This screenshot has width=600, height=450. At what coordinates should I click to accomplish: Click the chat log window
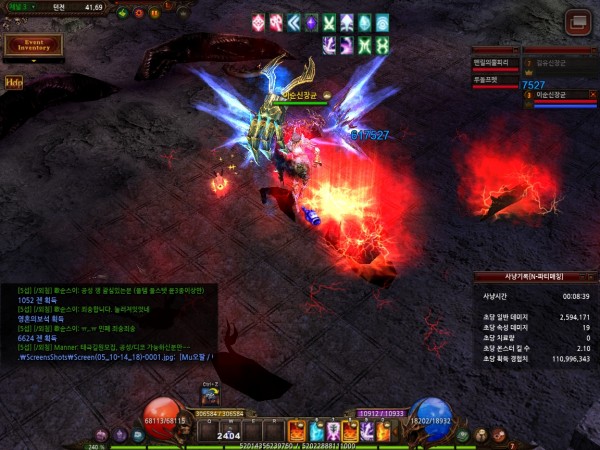pos(108,323)
